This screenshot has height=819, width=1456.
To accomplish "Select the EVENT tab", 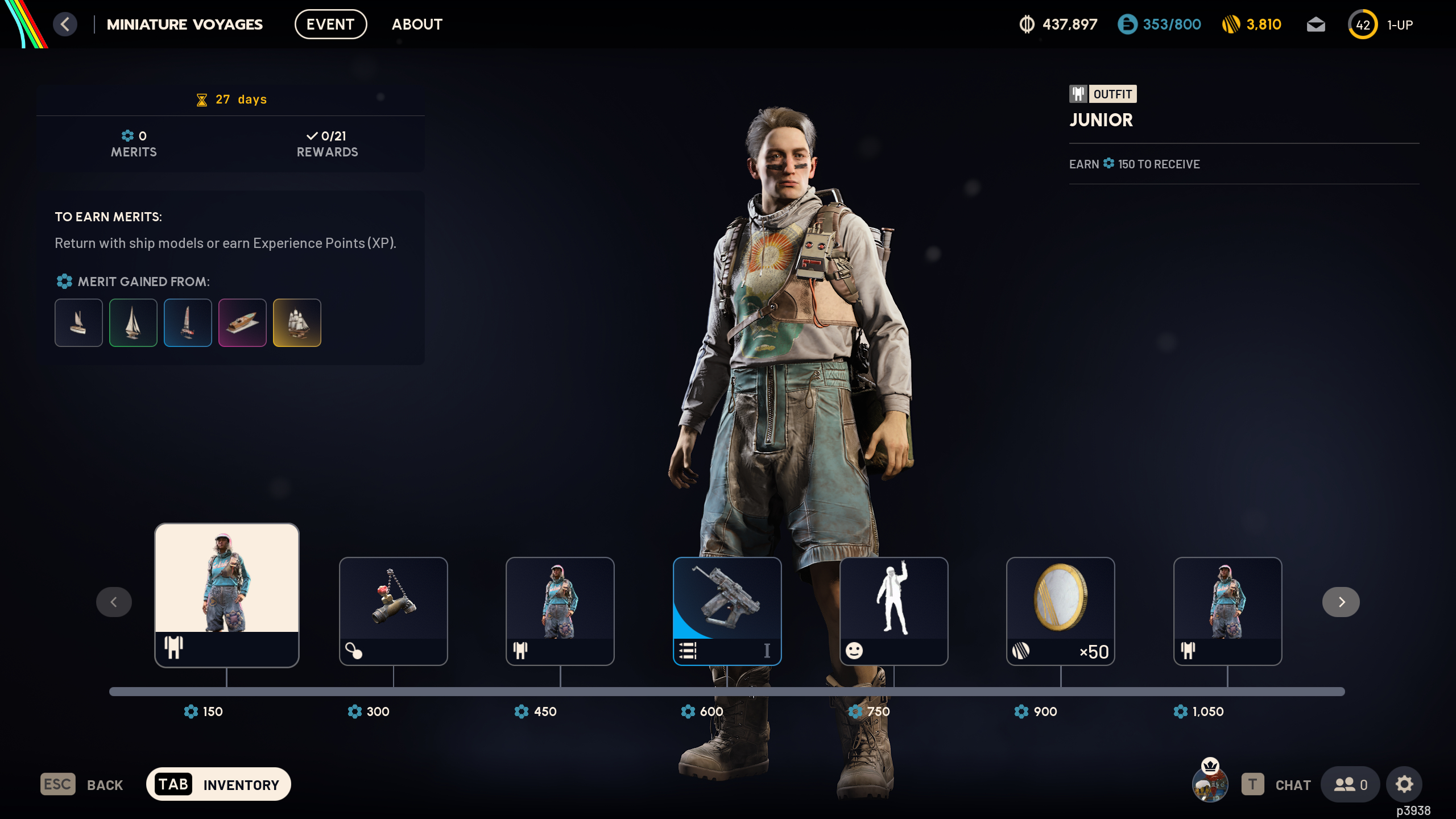I will [x=330, y=24].
